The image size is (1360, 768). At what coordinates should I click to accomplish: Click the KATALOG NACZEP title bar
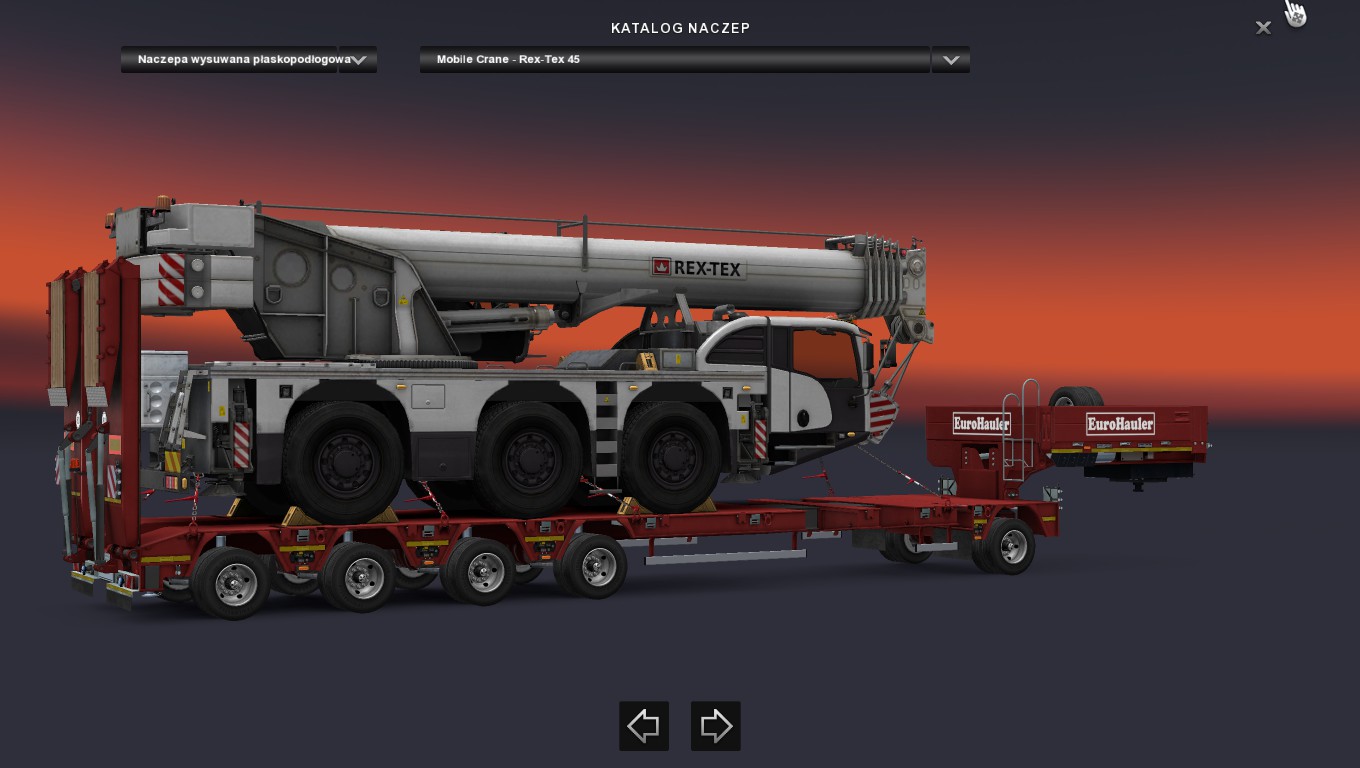pyautogui.click(x=680, y=28)
